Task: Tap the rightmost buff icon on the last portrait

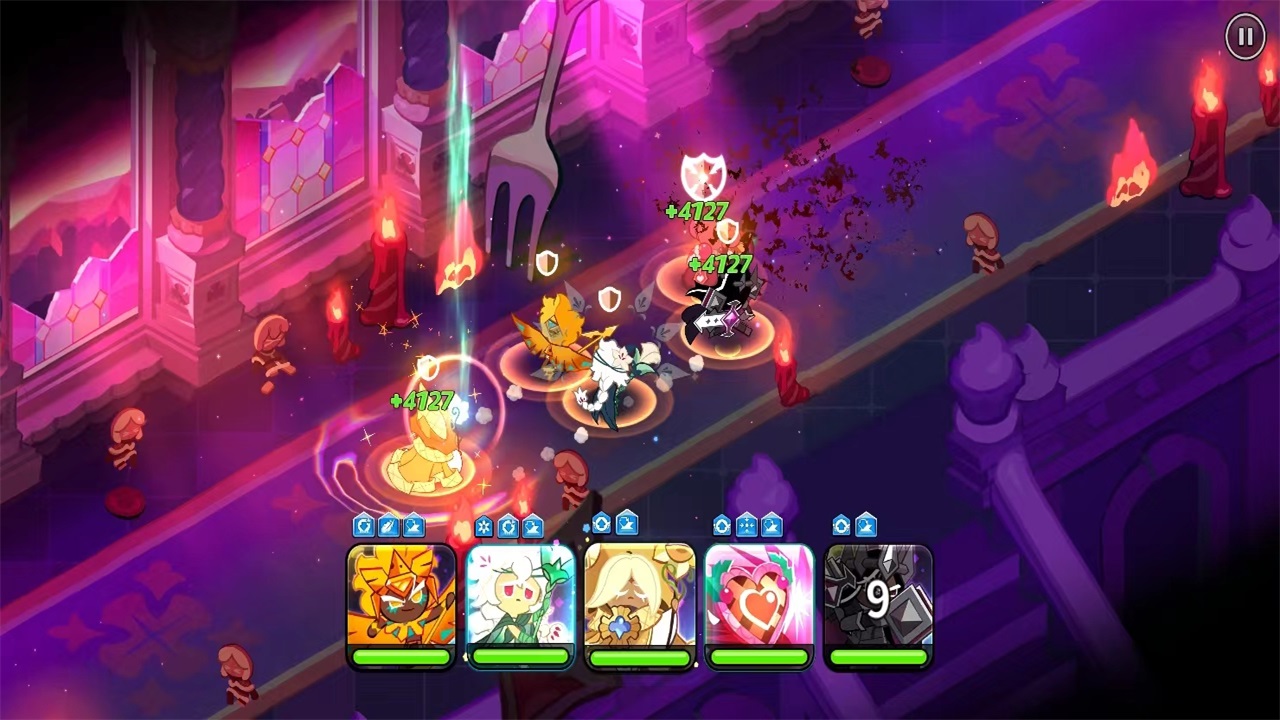Action: tap(867, 523)
